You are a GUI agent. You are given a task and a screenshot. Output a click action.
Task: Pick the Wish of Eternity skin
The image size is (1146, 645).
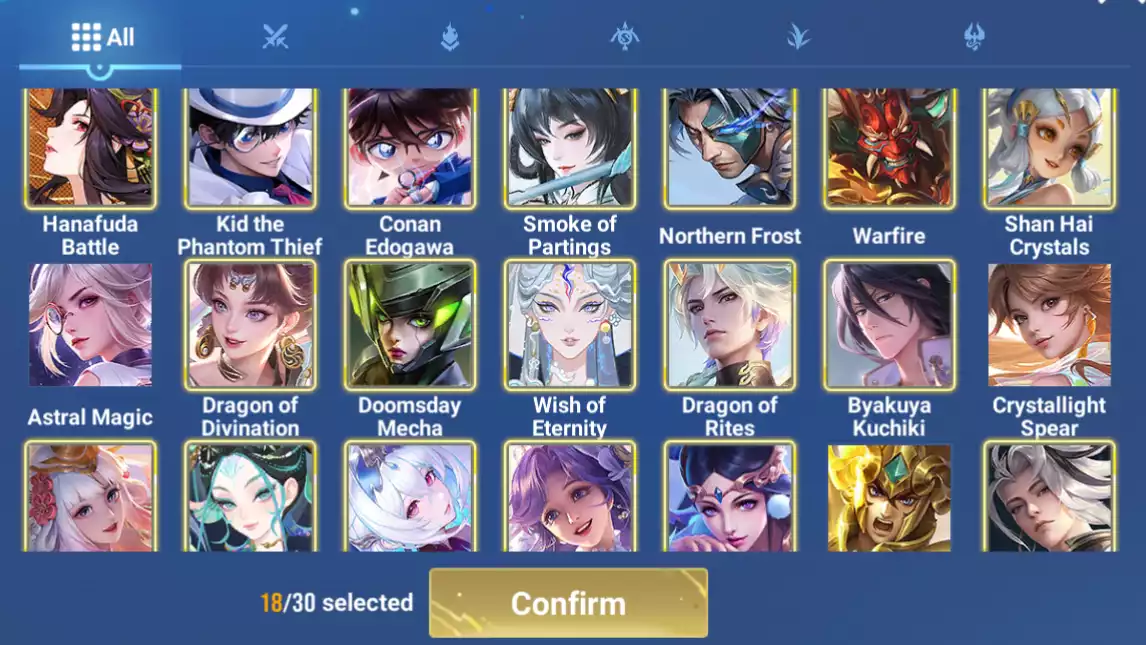(570, 325)
